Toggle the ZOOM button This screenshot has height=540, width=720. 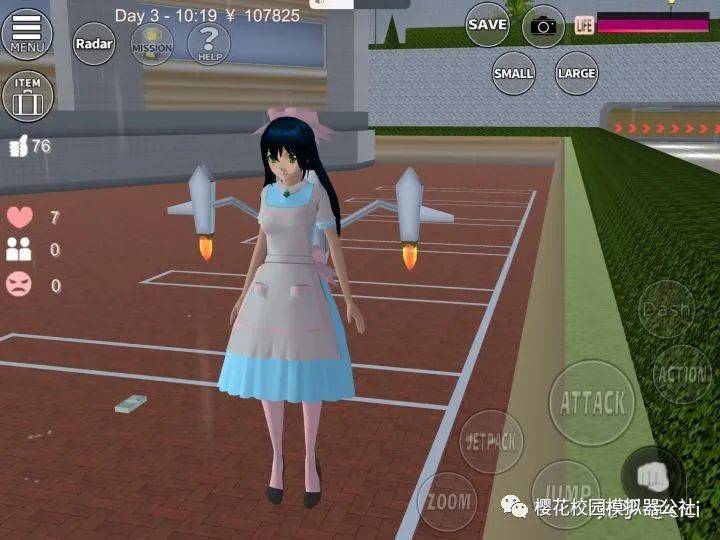(x=447, y=502)
